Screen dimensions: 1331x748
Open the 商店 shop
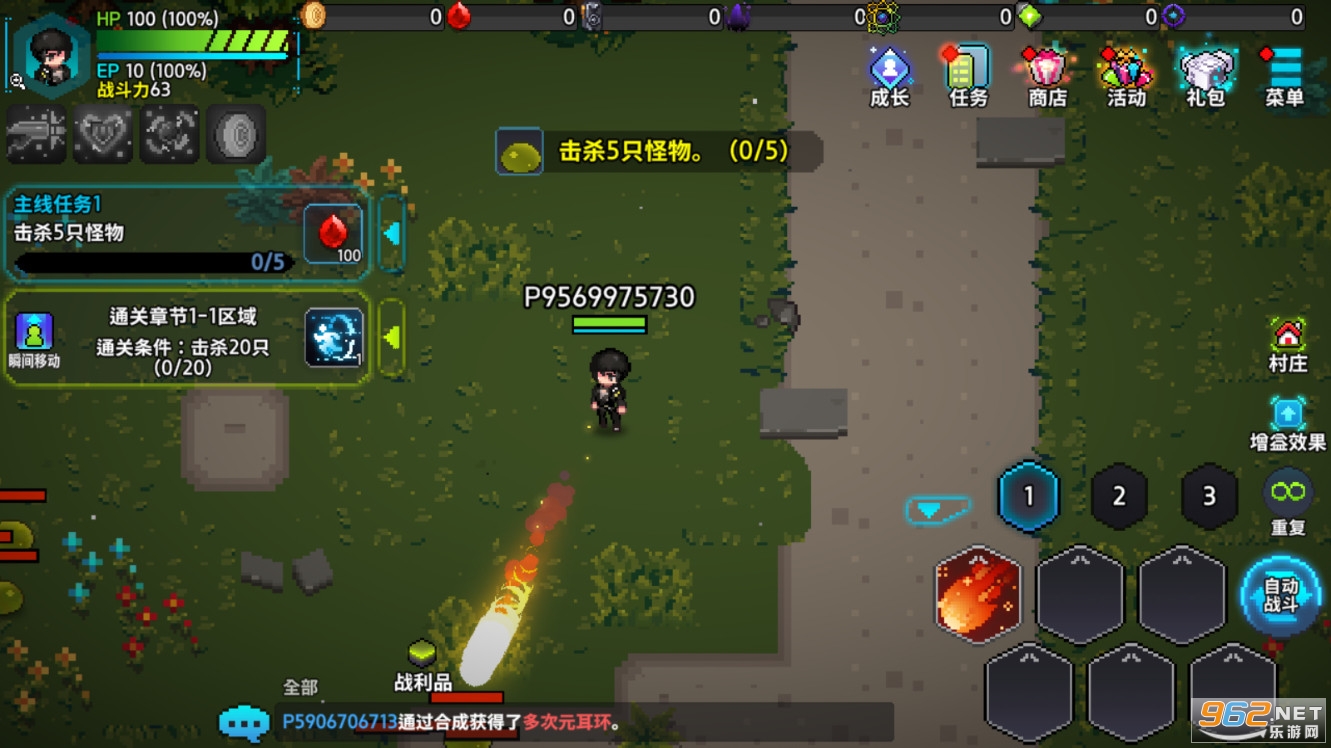[1045, 70]
